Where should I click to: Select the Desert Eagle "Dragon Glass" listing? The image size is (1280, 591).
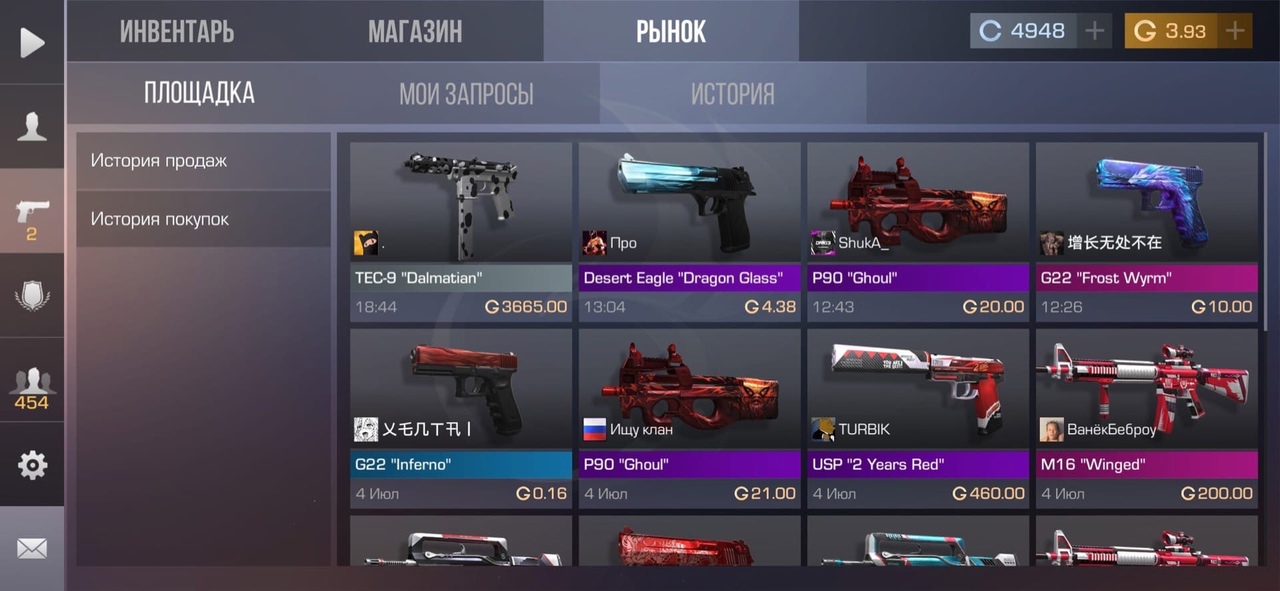click(689, 231)
